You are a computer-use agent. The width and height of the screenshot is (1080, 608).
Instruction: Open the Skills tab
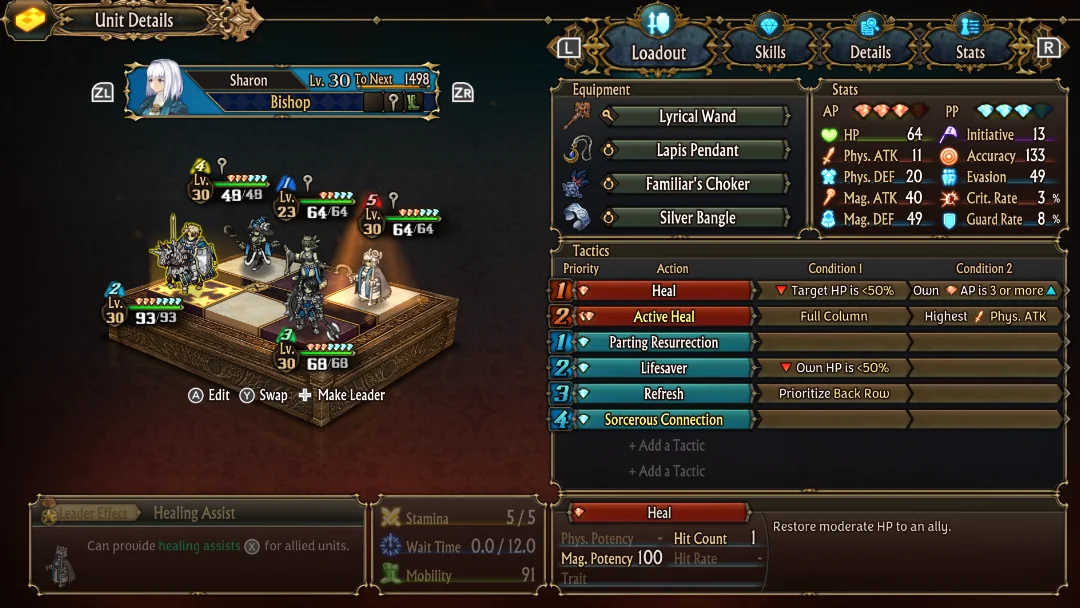pos(769,52)
